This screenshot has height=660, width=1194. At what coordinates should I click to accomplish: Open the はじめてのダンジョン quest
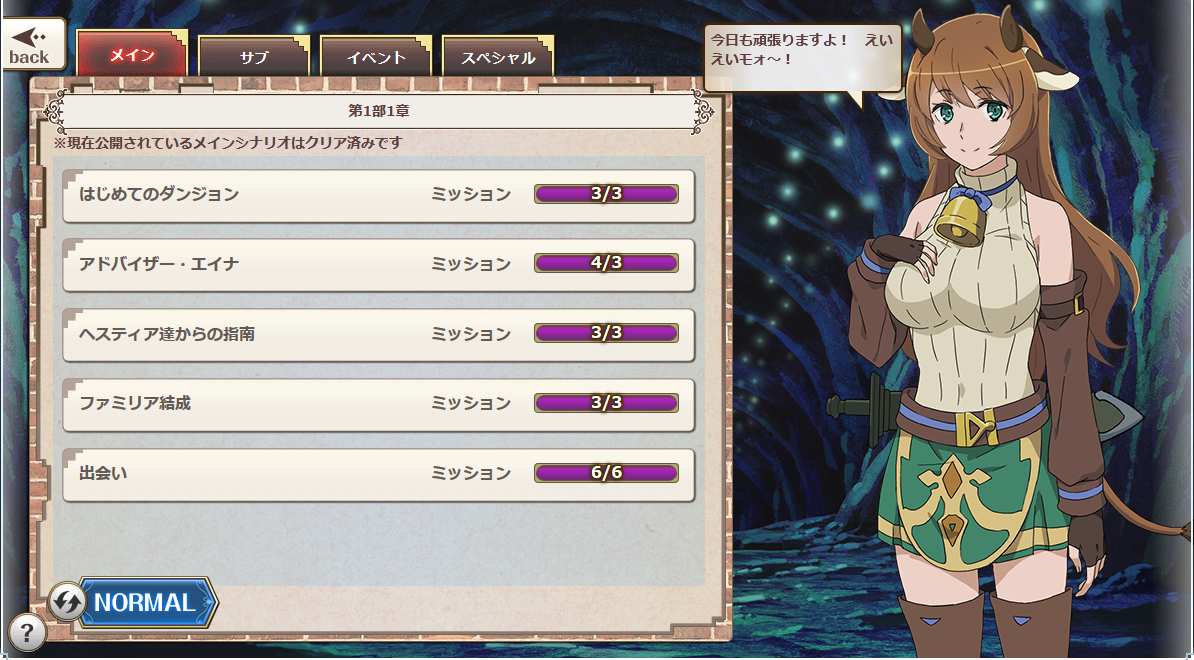[378, 194]
